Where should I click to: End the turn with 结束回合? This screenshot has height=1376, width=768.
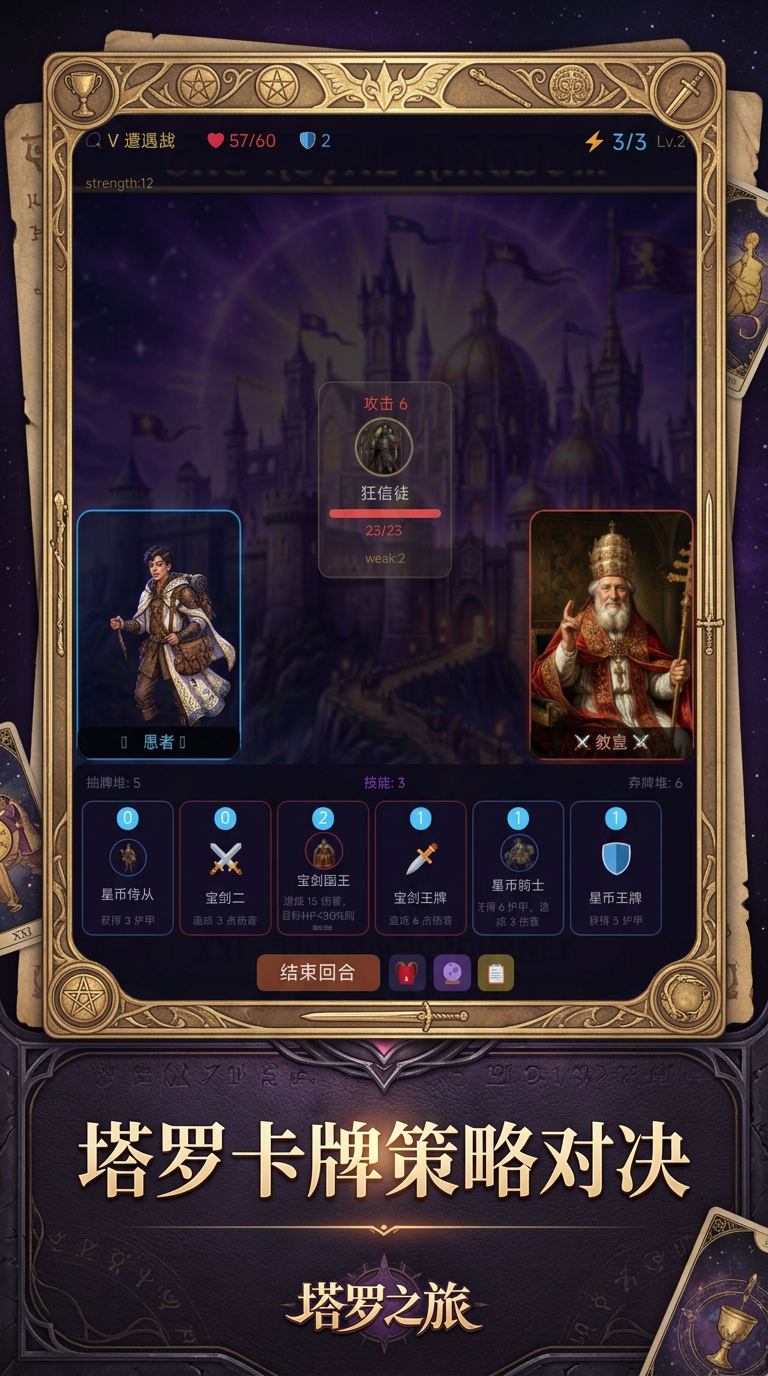coord(318,973)
